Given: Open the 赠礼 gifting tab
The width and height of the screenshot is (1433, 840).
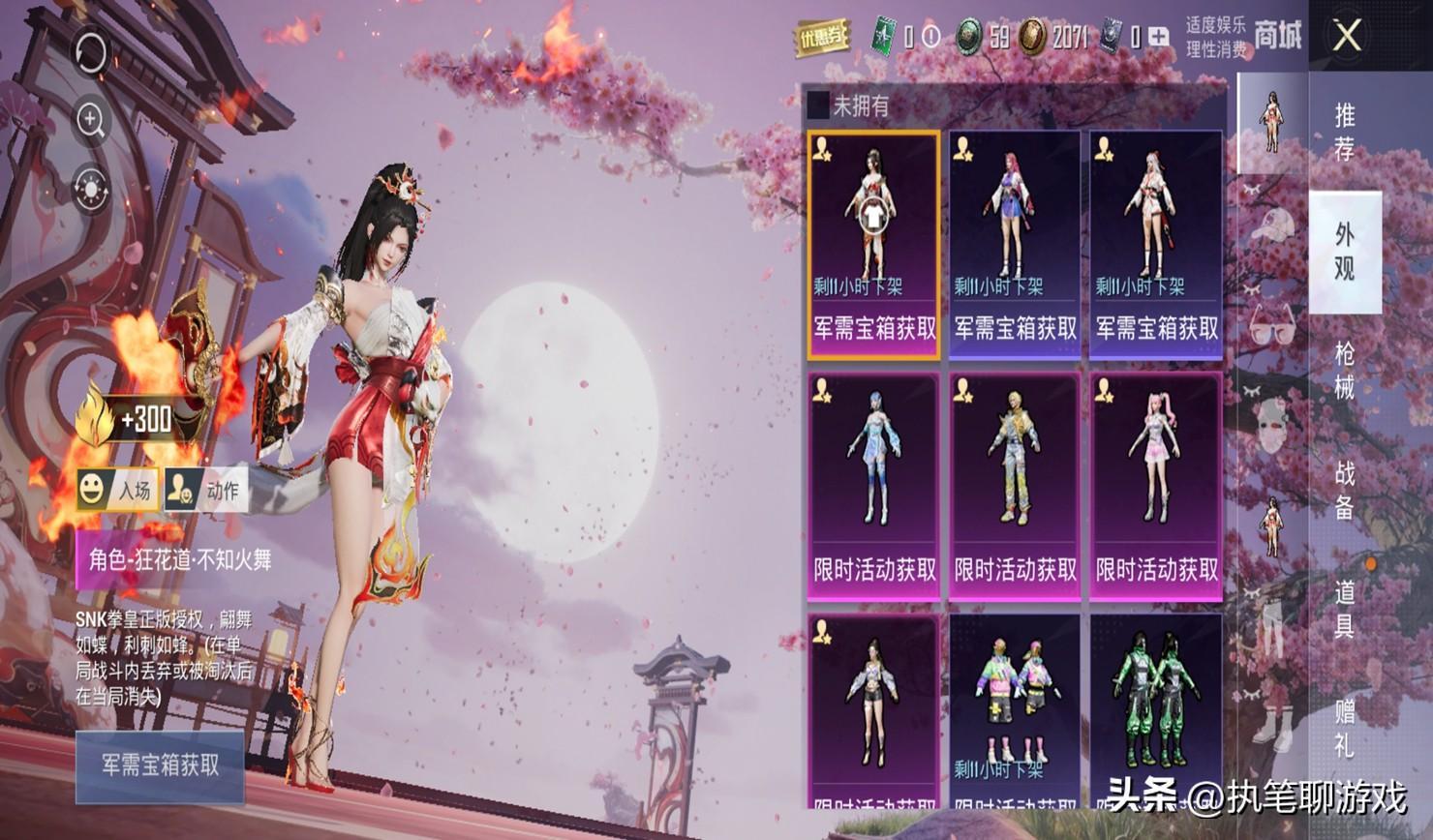Looking at the screenshot, I should pyautogui.click(x=1345, y=728).
